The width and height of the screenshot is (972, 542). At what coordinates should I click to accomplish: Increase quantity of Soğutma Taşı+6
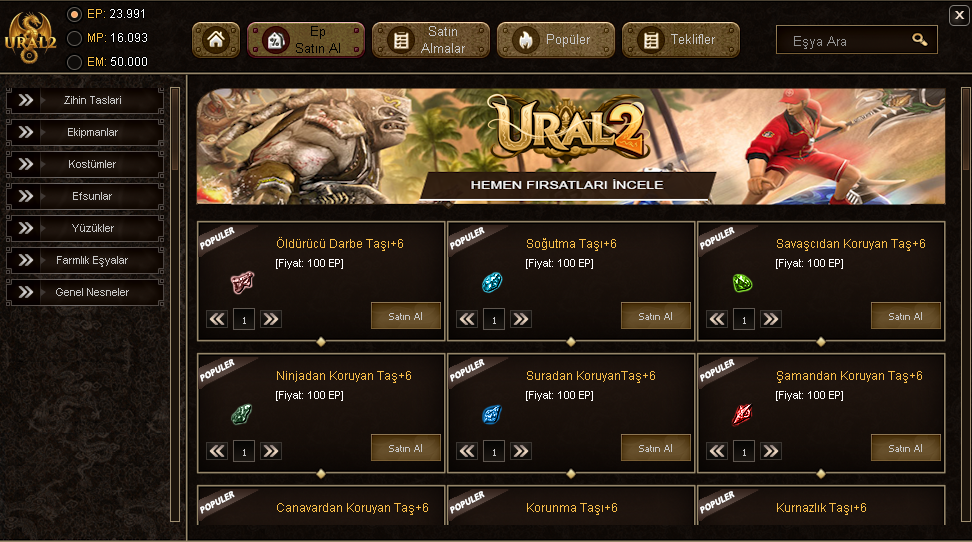click(x=521, y=319)
